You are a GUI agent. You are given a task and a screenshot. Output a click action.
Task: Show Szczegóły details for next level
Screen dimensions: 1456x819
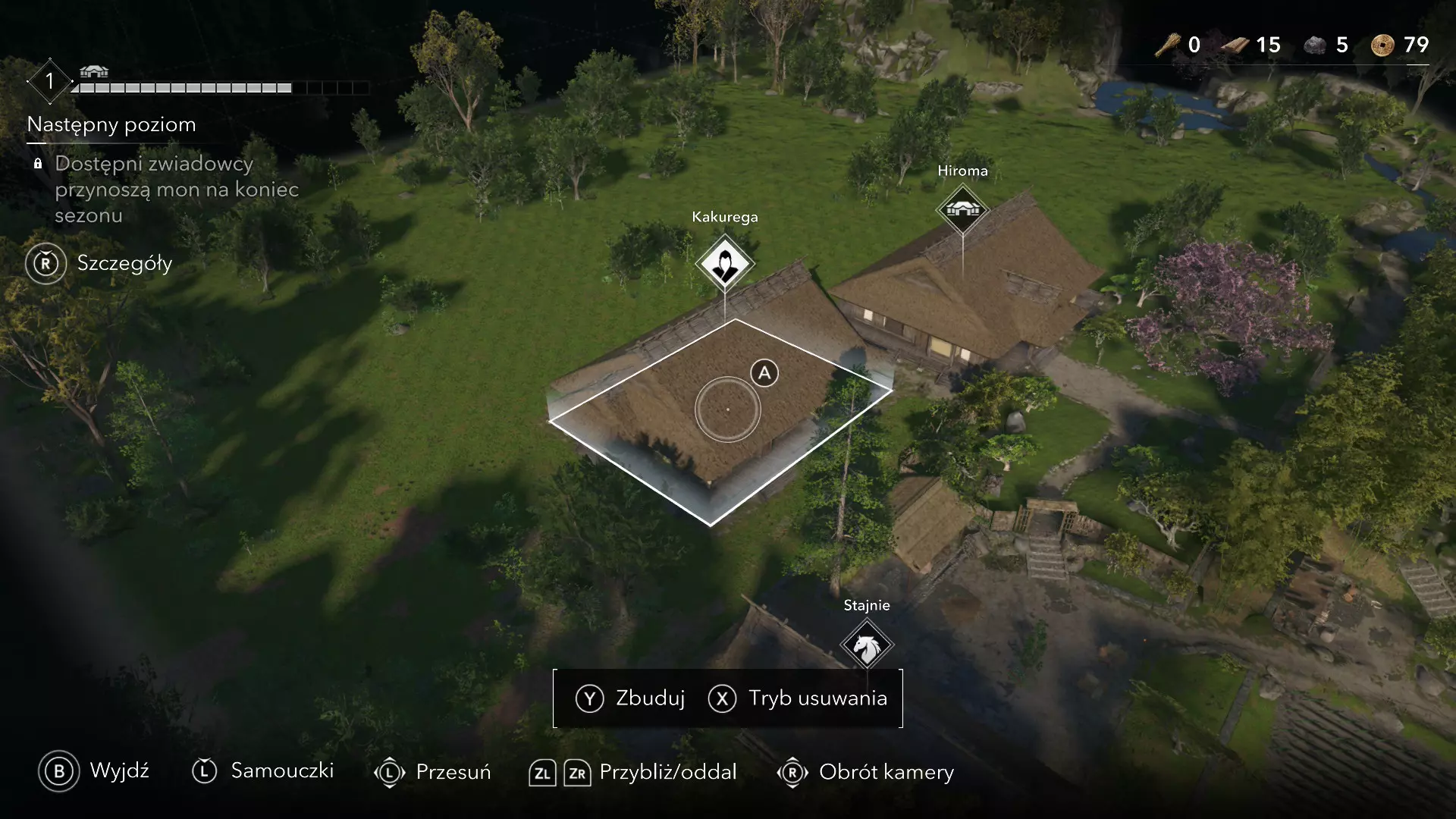click(99, 264)
